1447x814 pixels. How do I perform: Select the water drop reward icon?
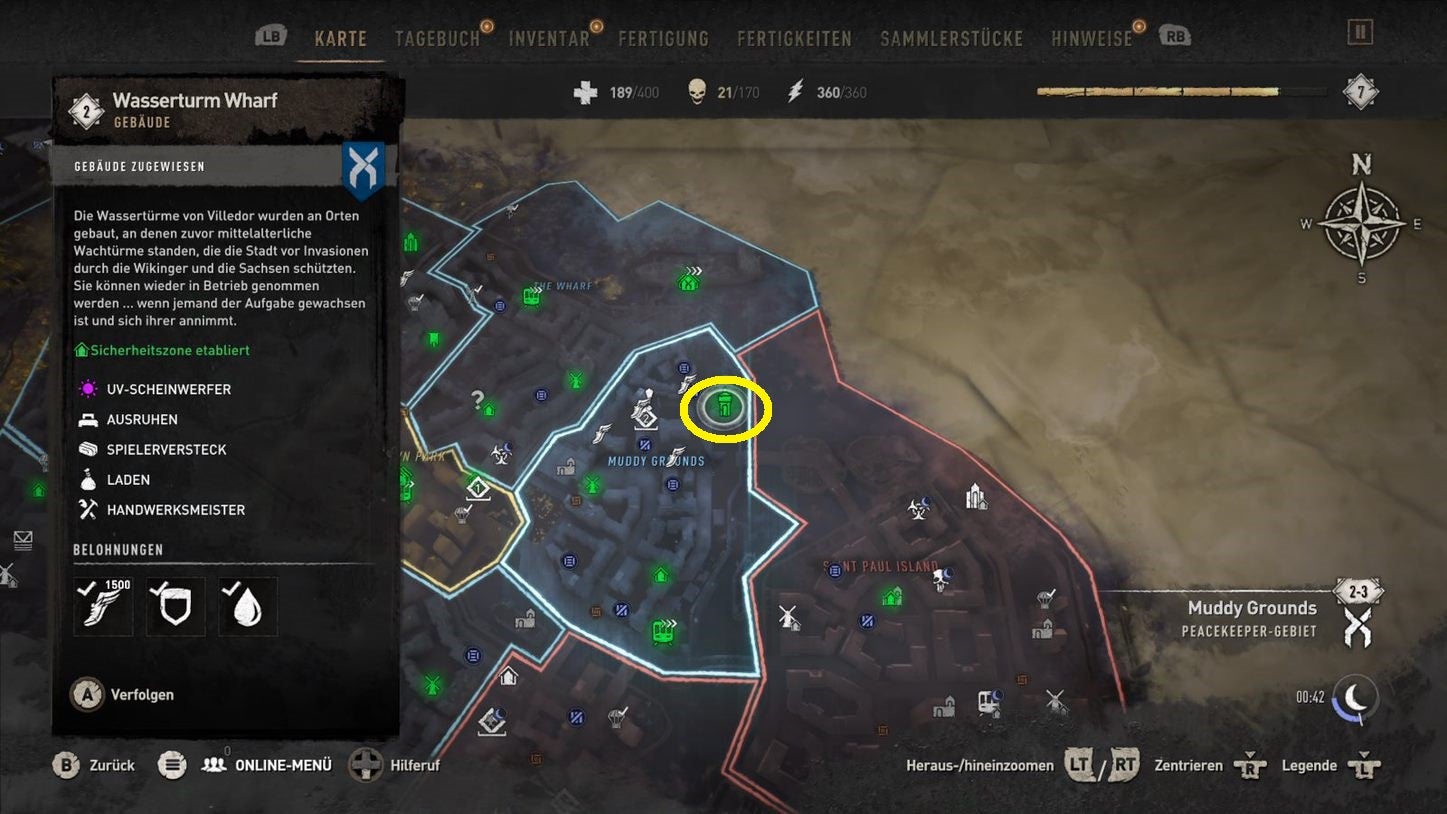[x=247, y=606]
